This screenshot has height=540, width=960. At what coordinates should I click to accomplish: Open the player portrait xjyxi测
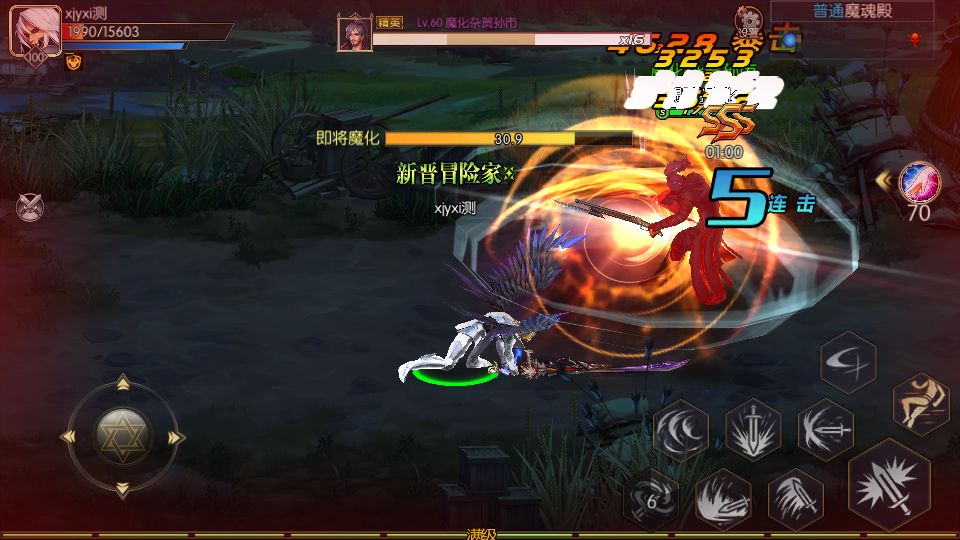[x=33, y=34]
